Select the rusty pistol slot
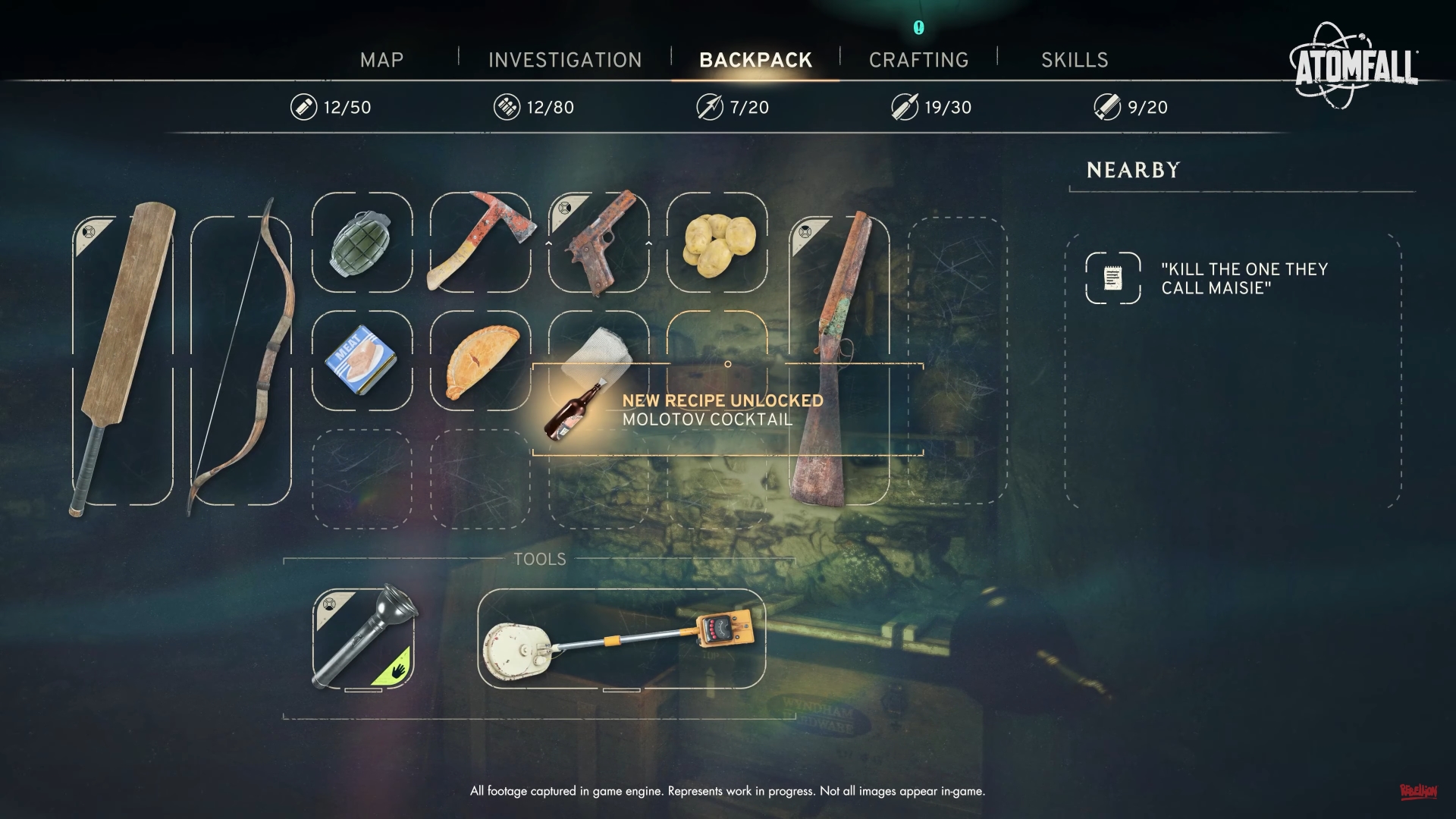 (598, 242)
